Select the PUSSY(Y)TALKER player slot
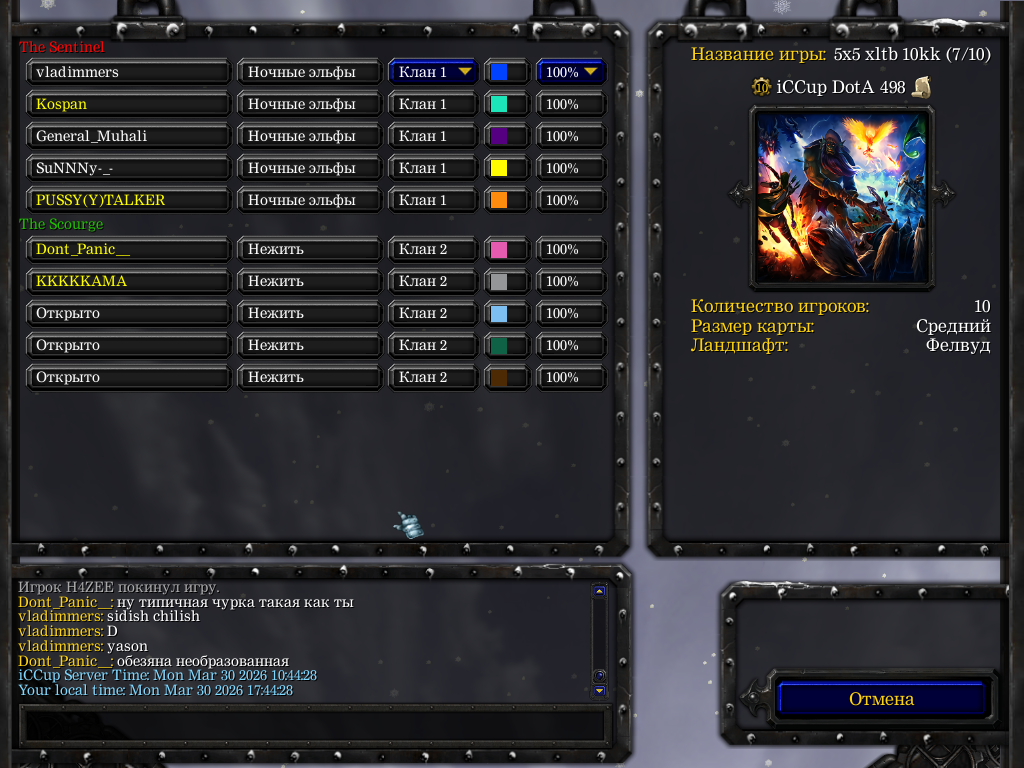1024x768 pixels. point(129,200)
